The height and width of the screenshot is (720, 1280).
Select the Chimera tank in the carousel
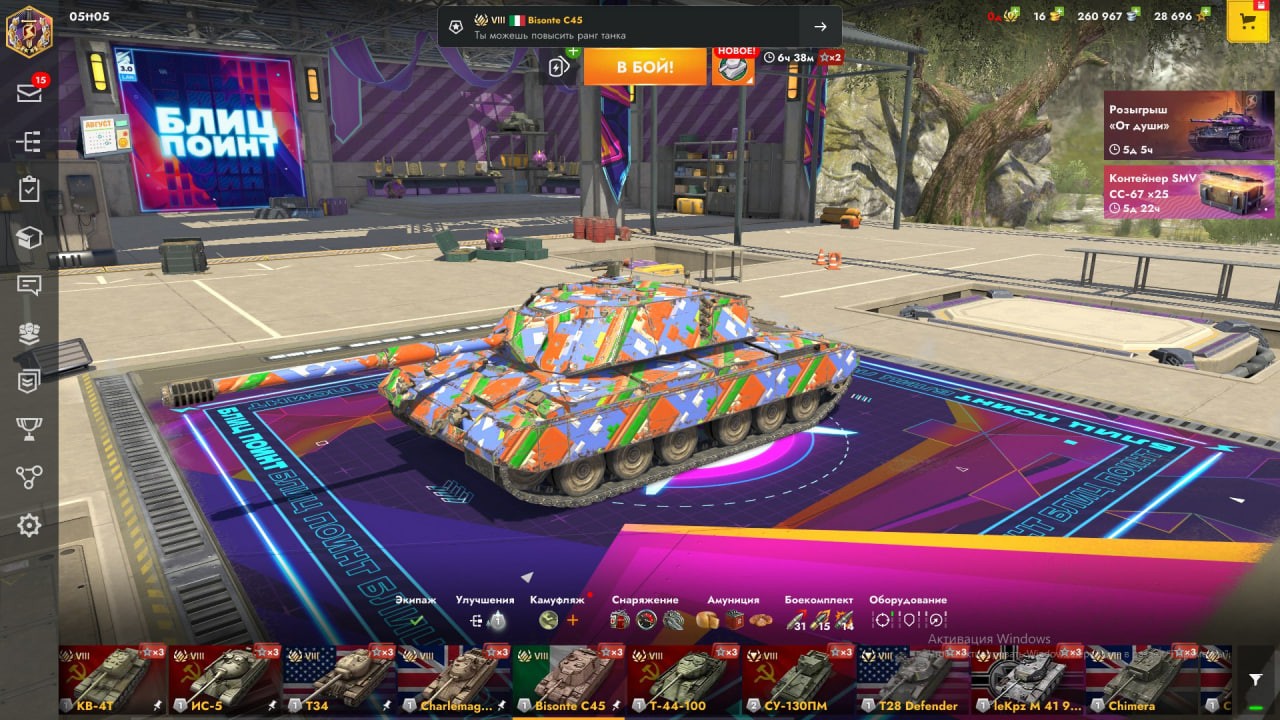coord(1141,679)
